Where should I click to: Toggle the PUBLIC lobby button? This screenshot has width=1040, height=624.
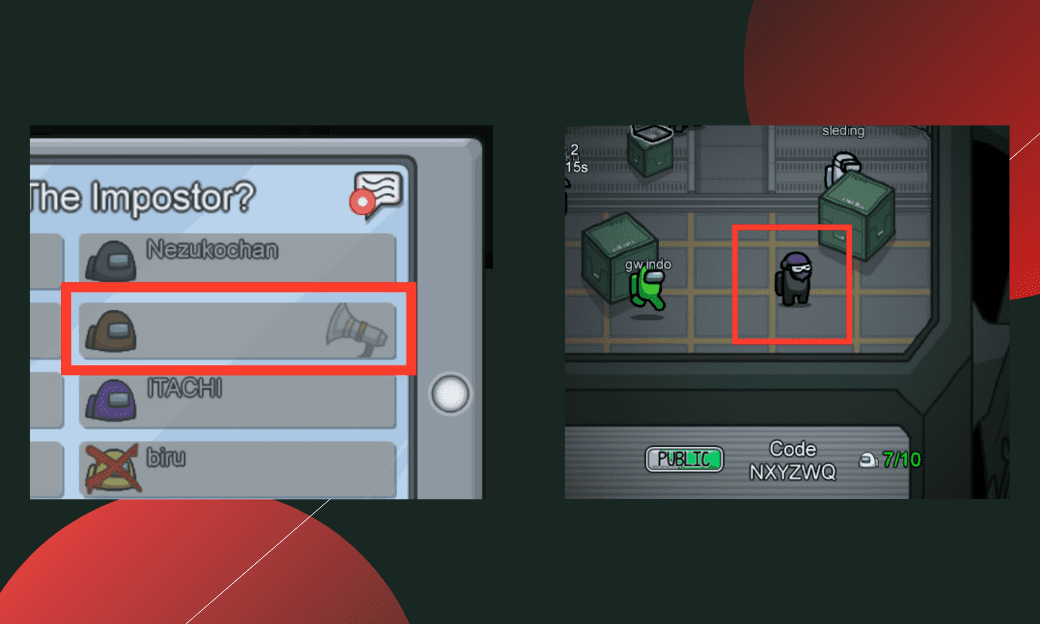click(x=684, y=459)
